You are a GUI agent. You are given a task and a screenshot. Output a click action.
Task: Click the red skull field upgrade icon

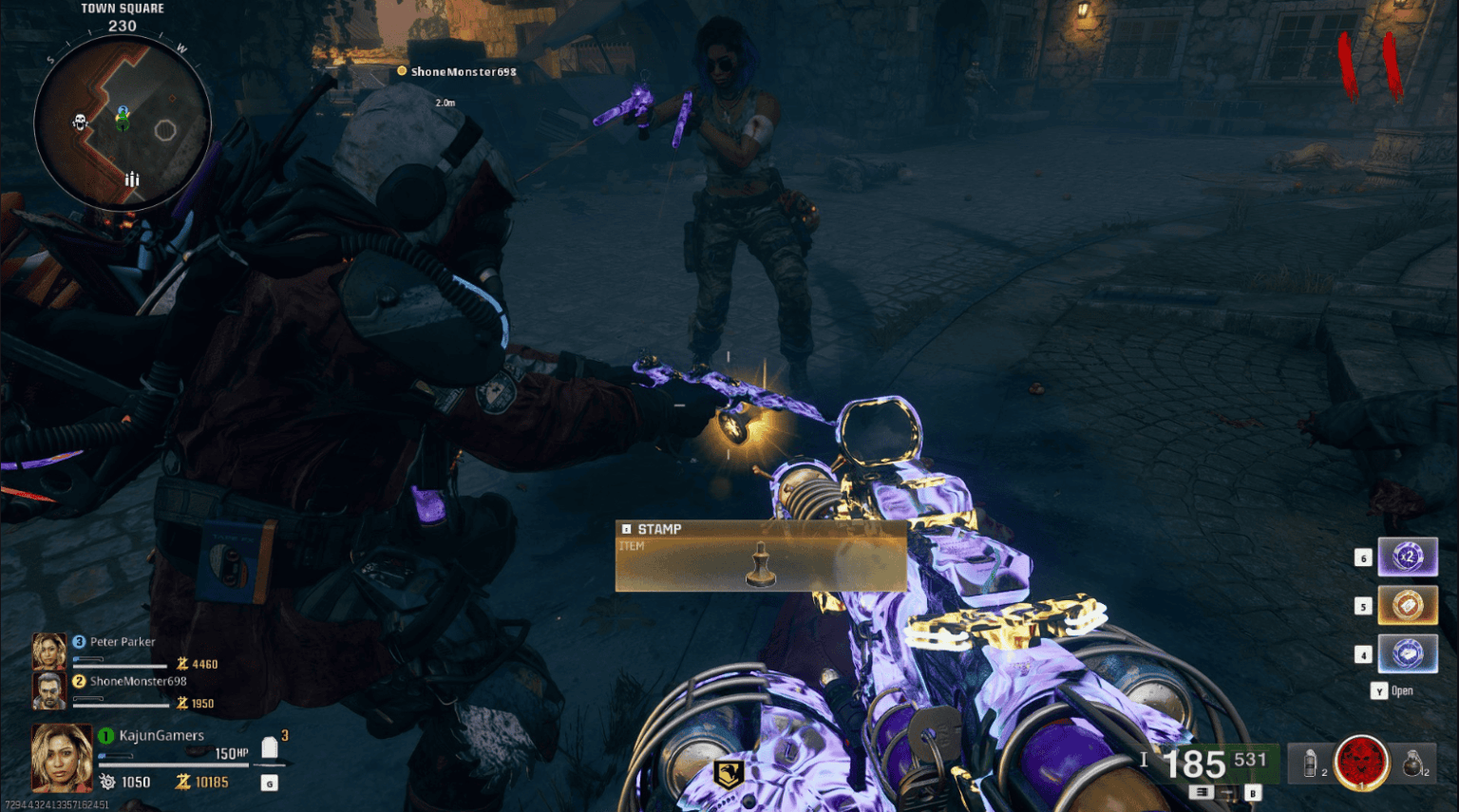(1360, 765)
